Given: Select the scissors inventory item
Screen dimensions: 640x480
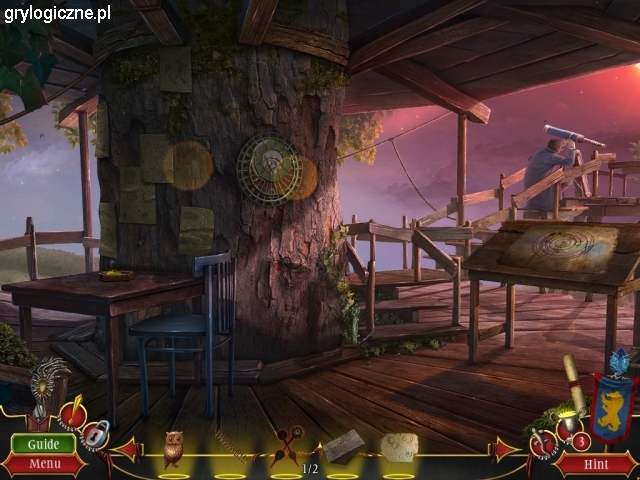Looking at the screenshot, I should [286, 447].
